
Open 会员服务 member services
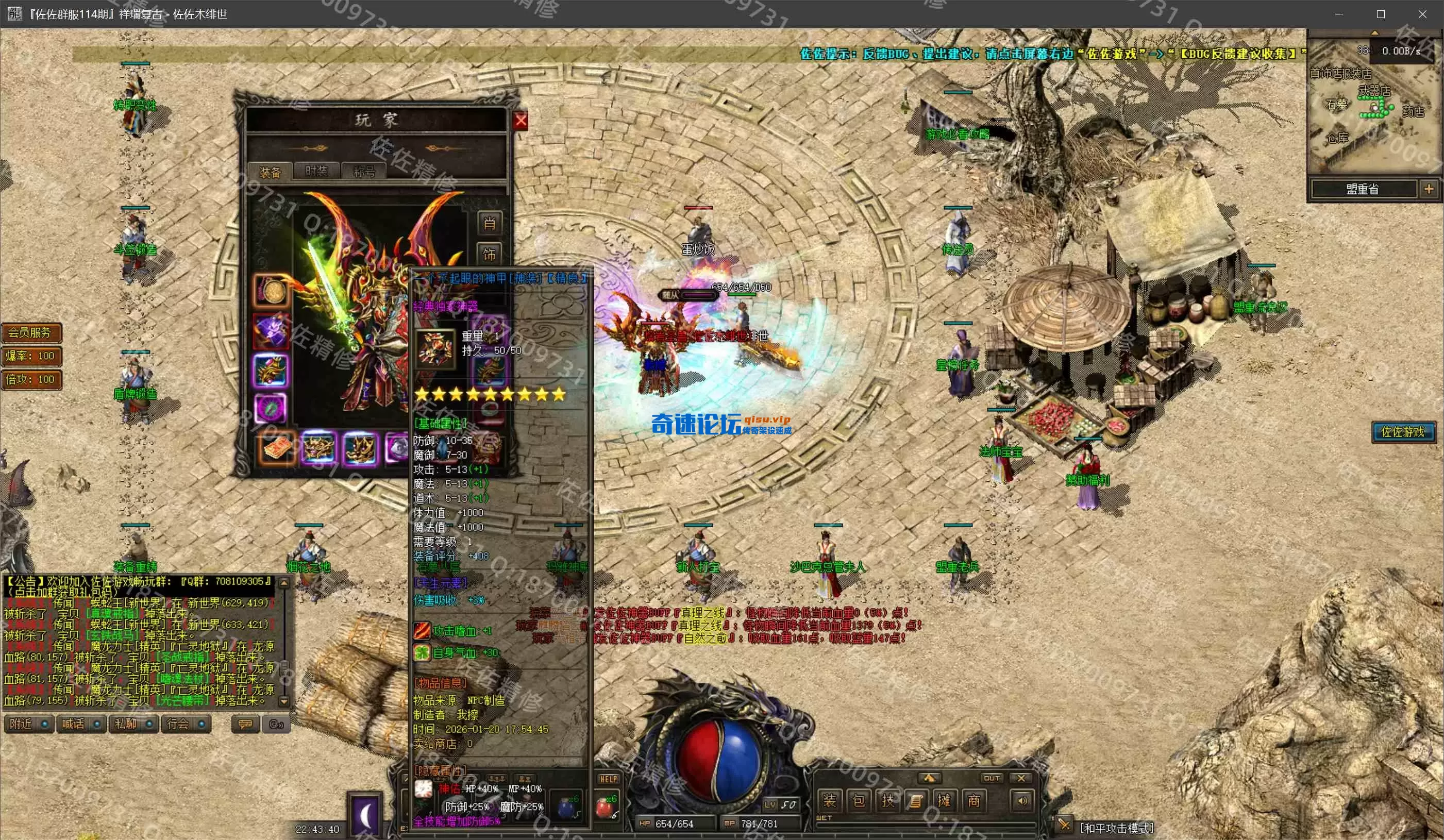coord(31,332)
